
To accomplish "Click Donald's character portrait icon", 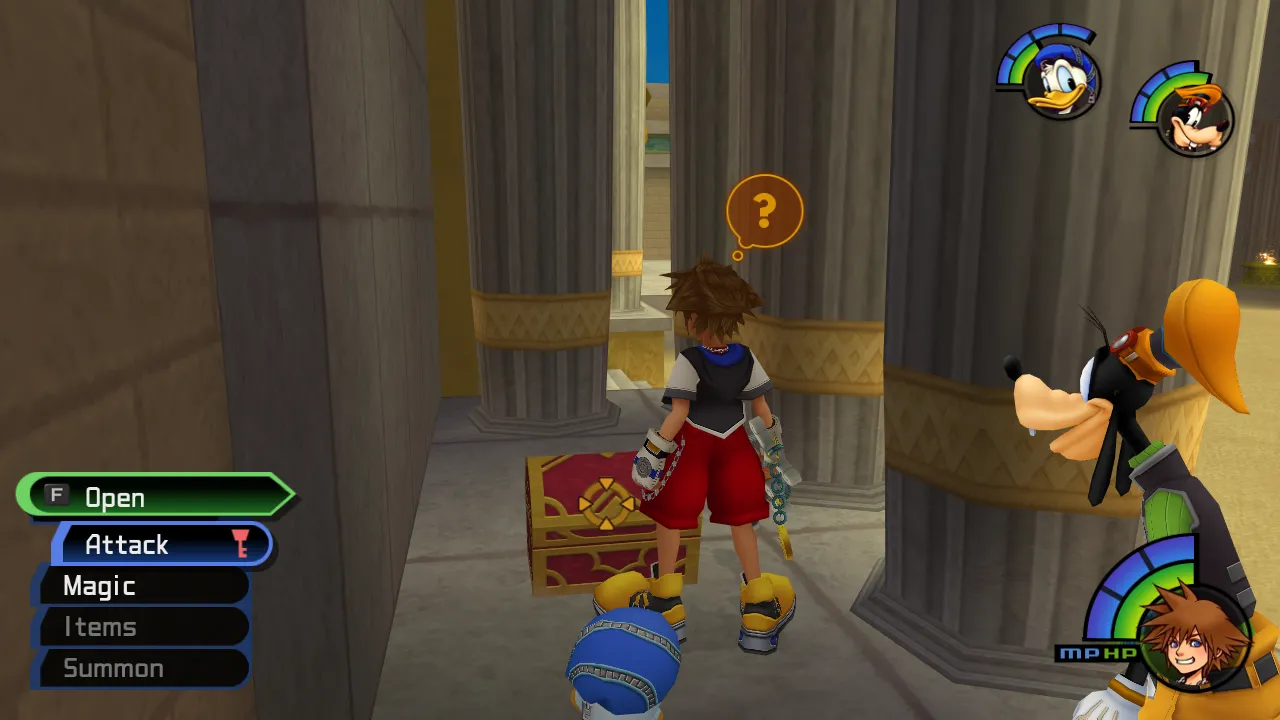I will 1065,79.
